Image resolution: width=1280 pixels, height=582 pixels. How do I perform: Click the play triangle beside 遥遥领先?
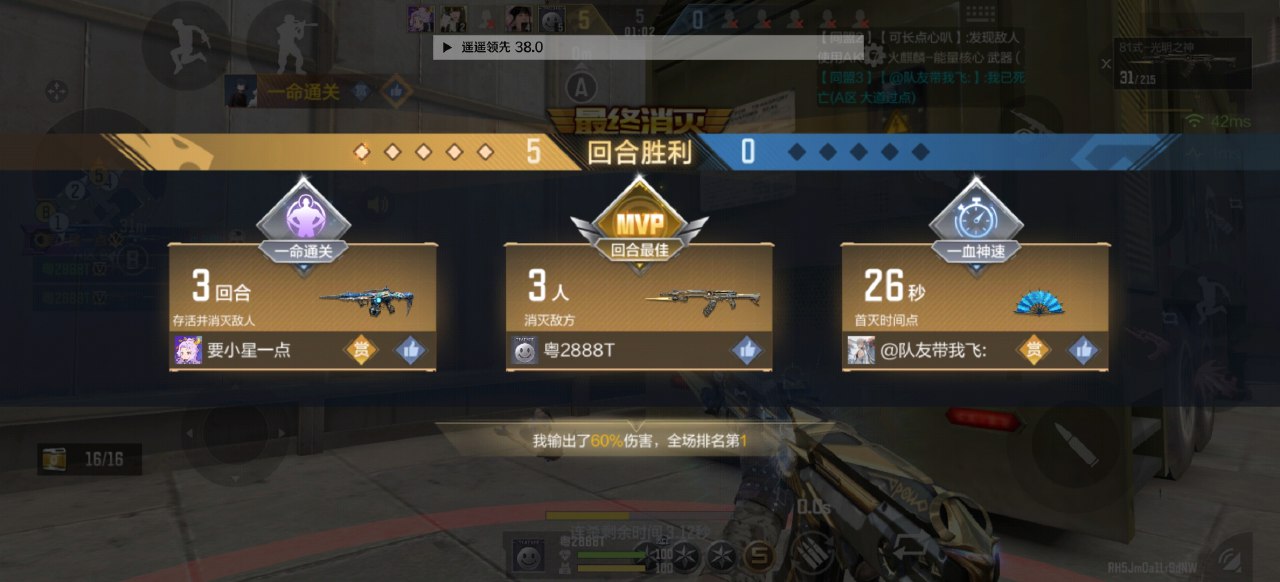[447, 47]
